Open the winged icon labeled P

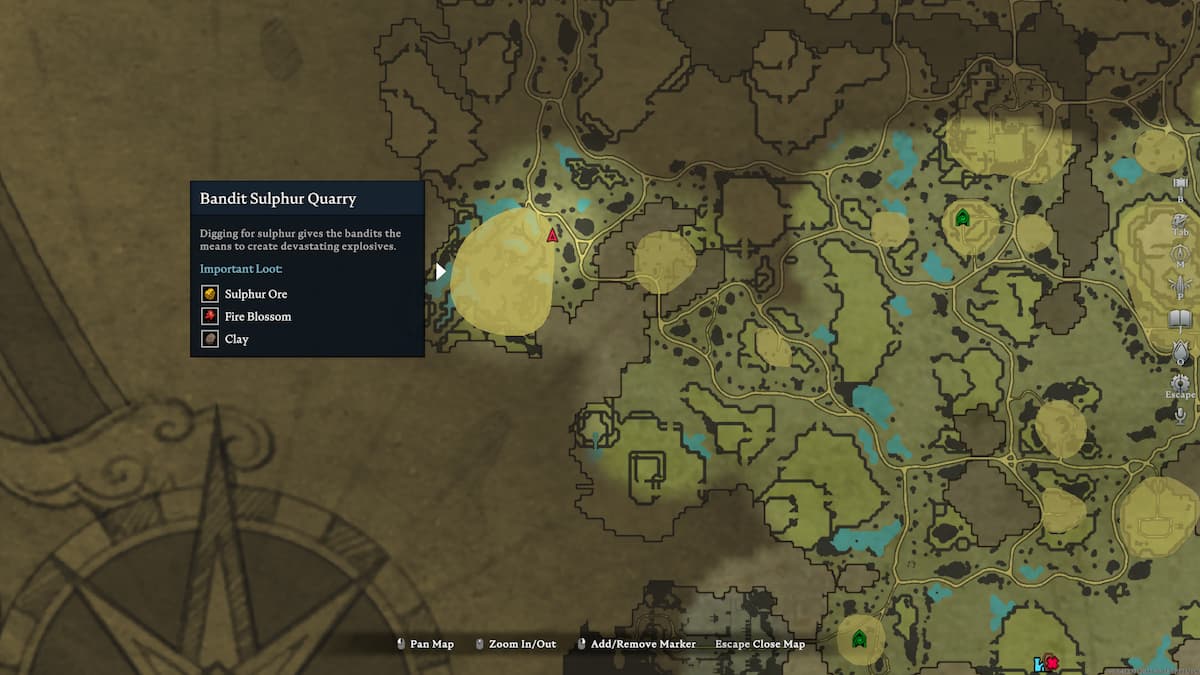click(1180, 285)
